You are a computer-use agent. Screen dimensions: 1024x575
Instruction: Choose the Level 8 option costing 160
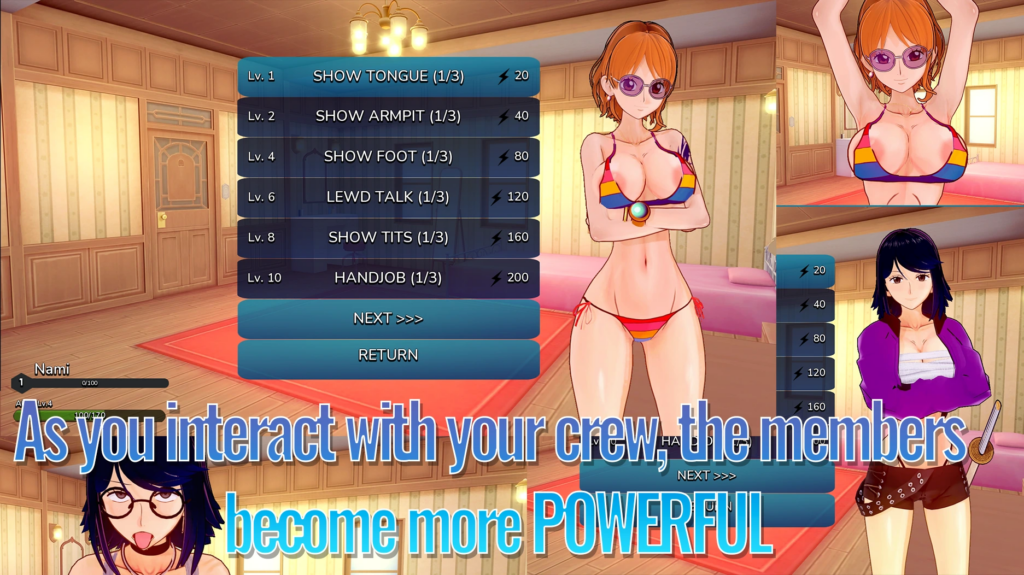click(x=388, y=237)
